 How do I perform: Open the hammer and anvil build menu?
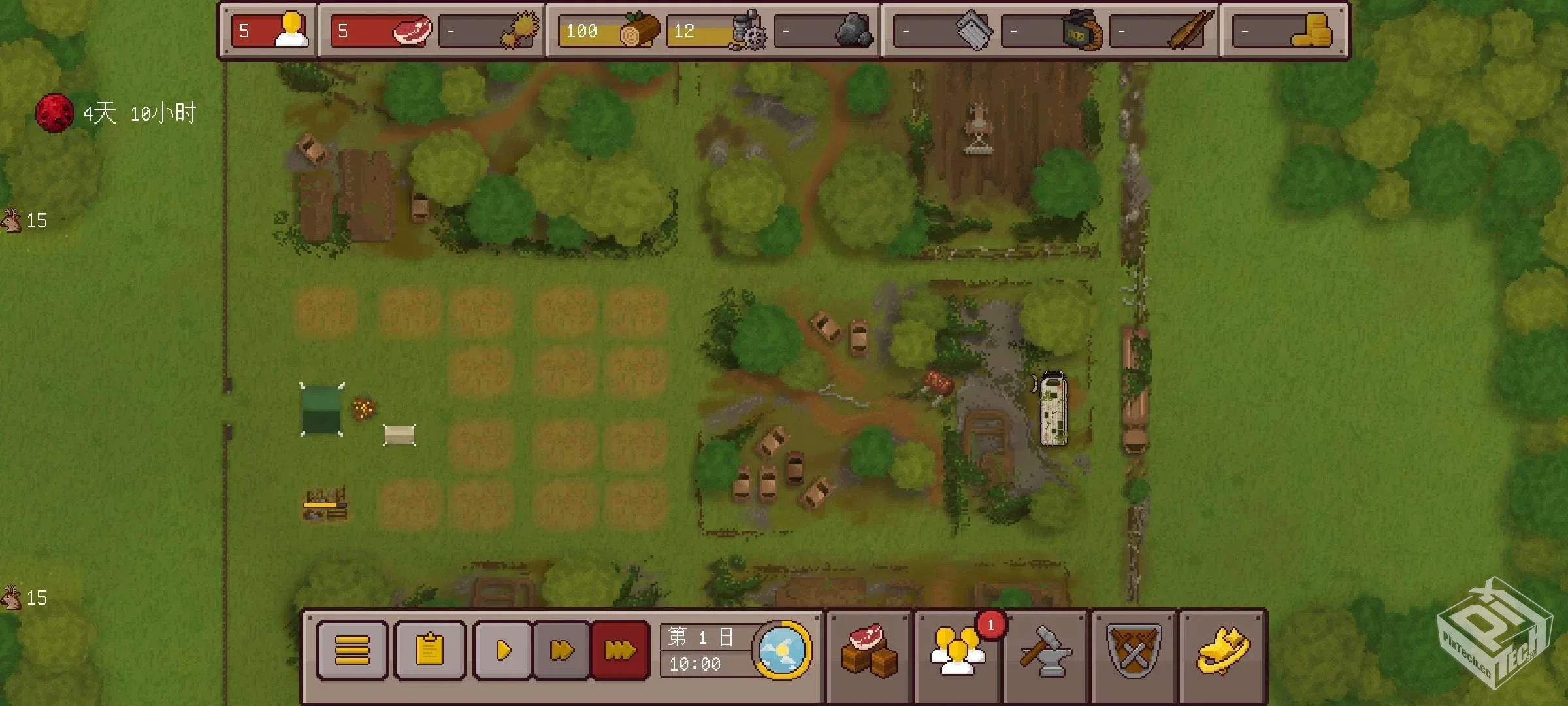1045,651
